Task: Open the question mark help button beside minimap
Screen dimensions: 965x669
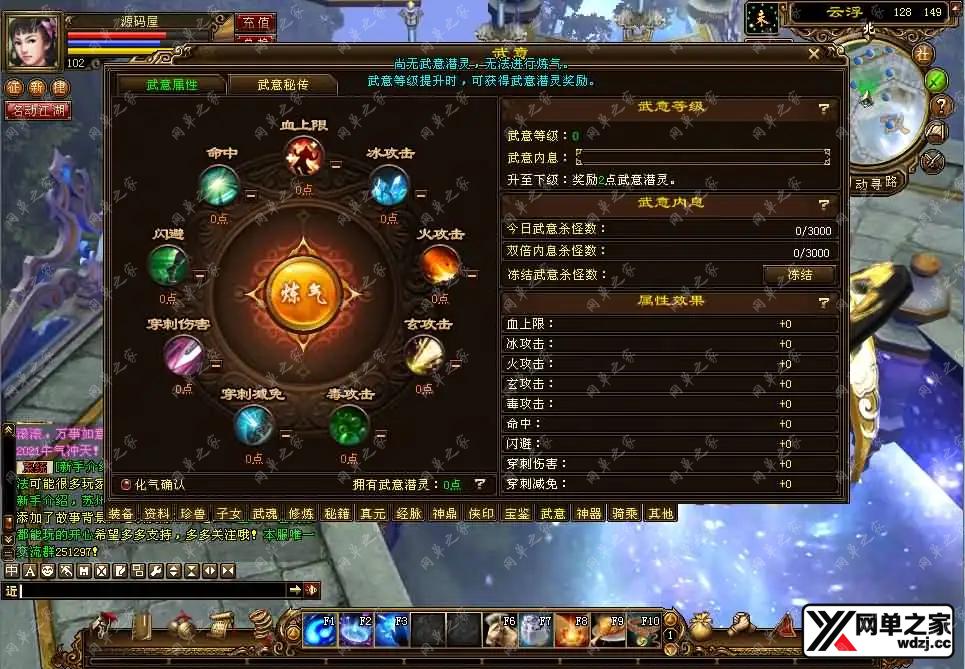Action: point(939,105)
